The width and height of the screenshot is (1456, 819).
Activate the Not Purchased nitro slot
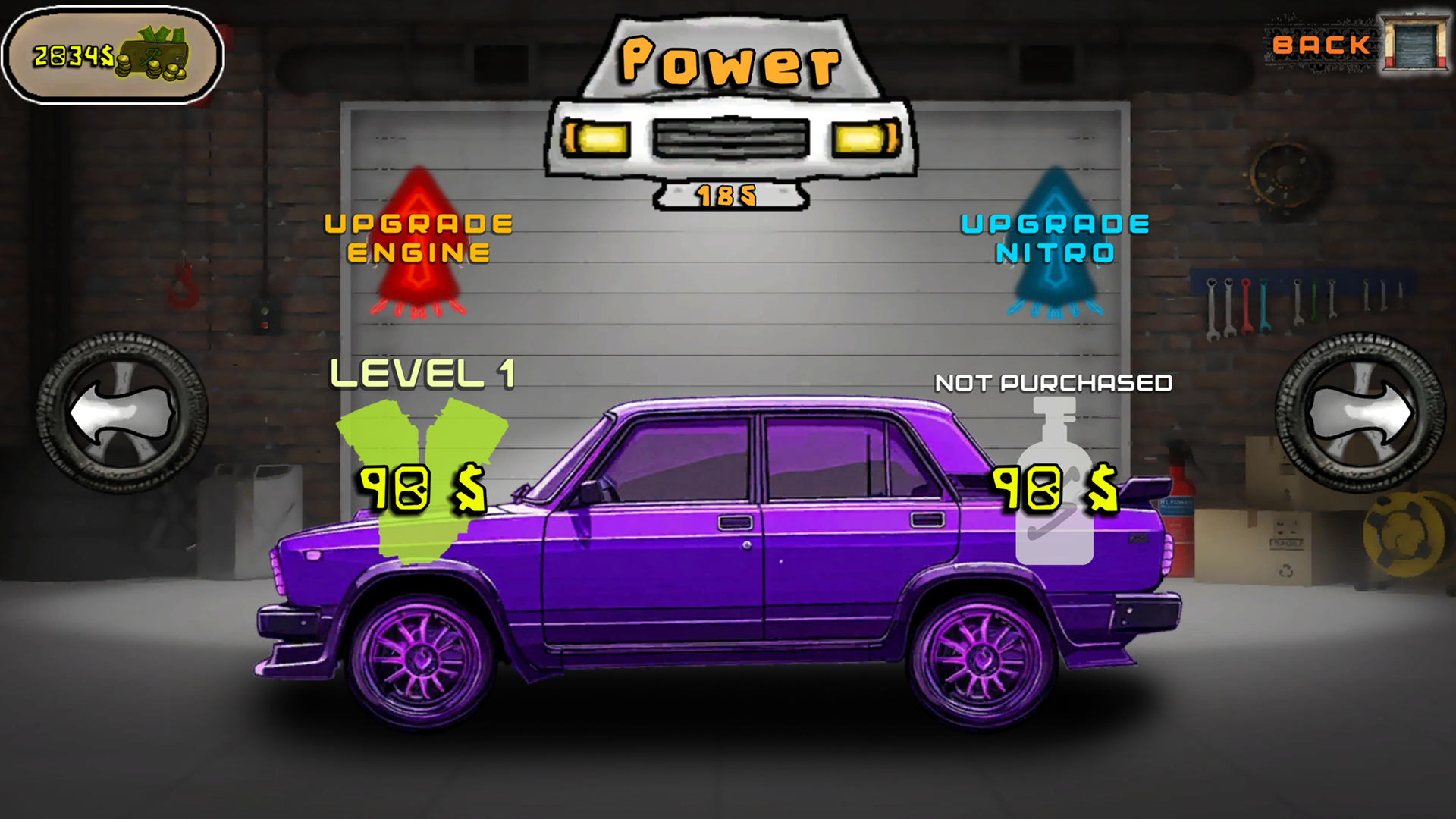coord(1054,383)
